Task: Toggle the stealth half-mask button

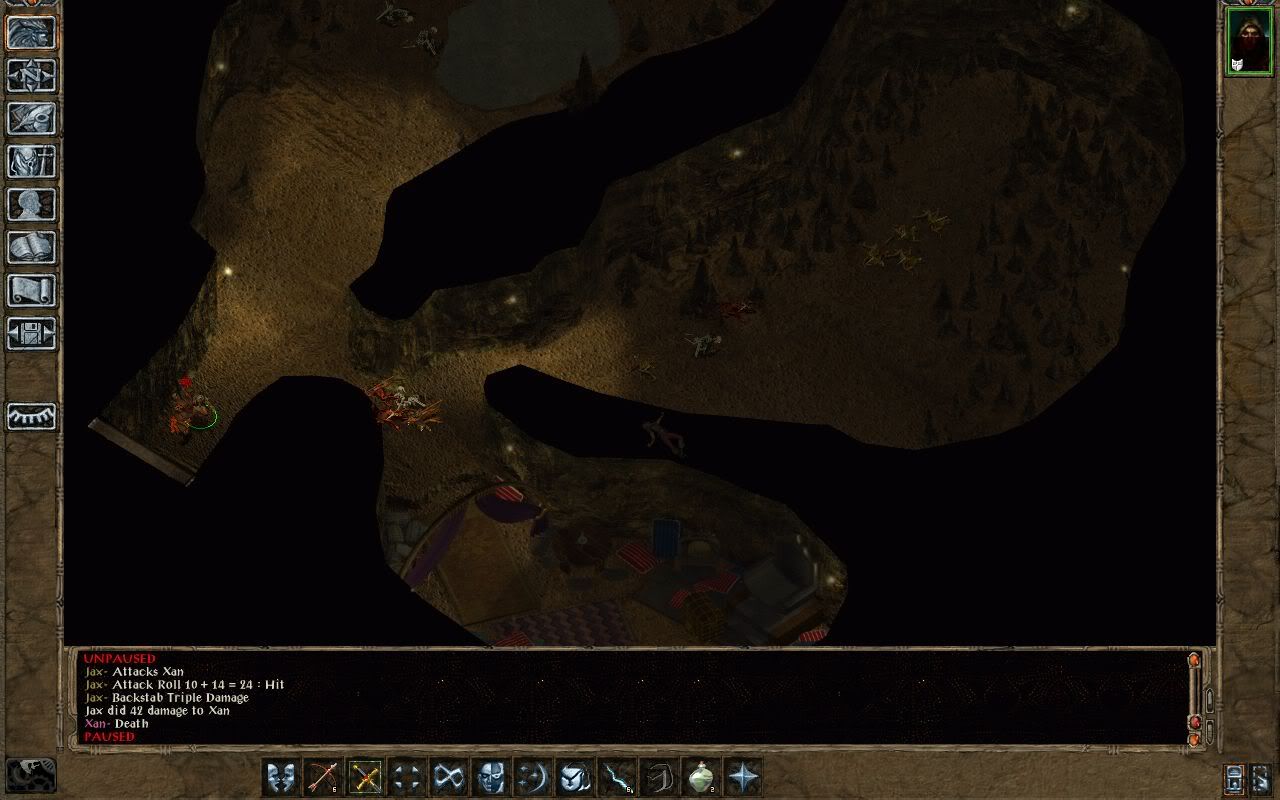Action: point(491,777)
